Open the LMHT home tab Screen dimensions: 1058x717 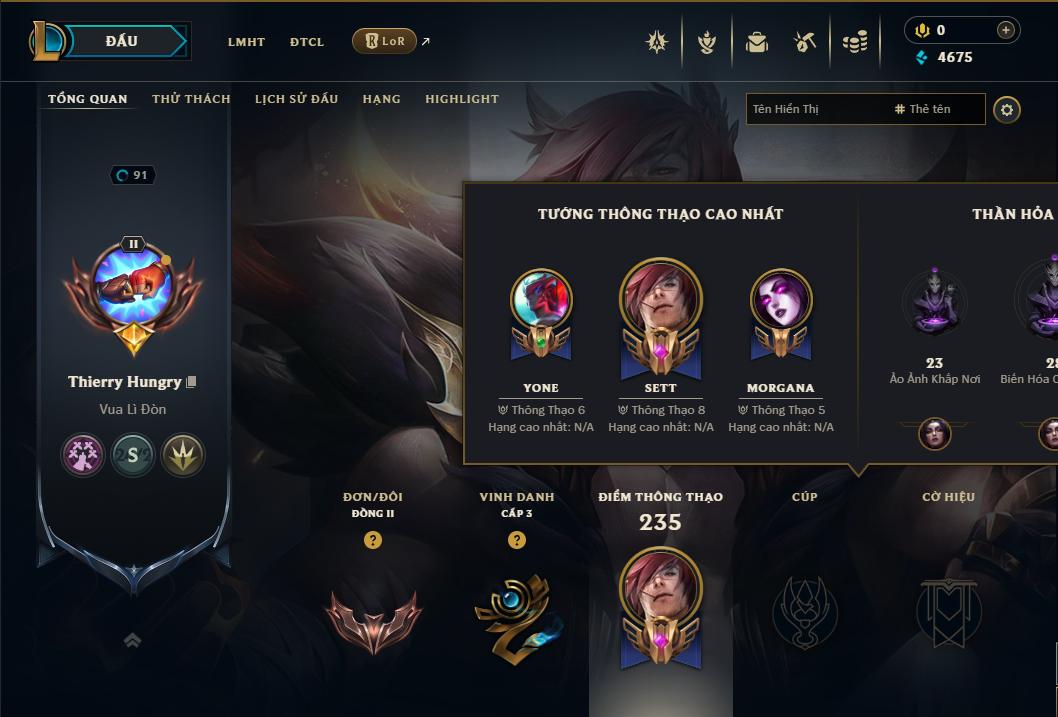(246, 42)
